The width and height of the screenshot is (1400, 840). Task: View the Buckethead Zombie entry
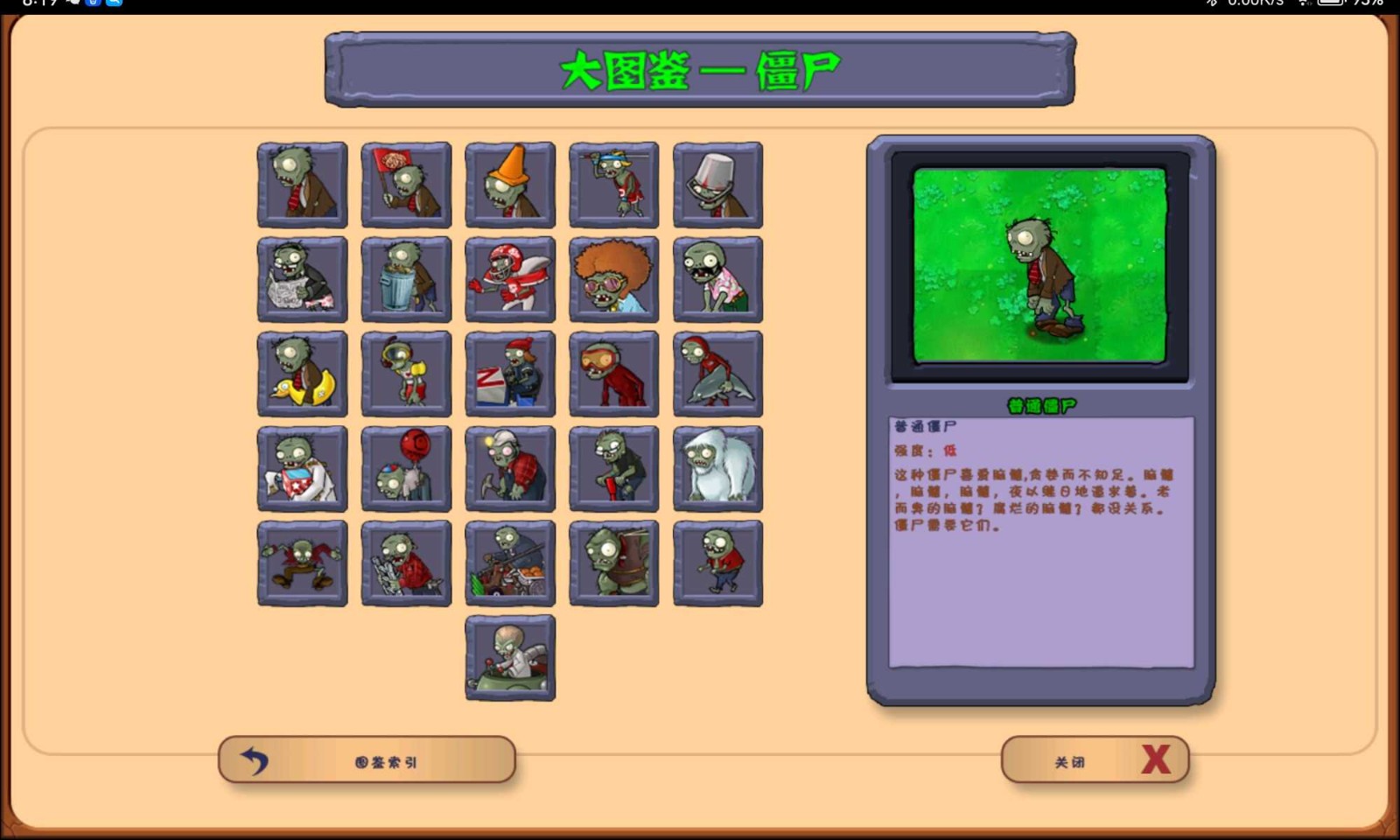pos(717,184)
